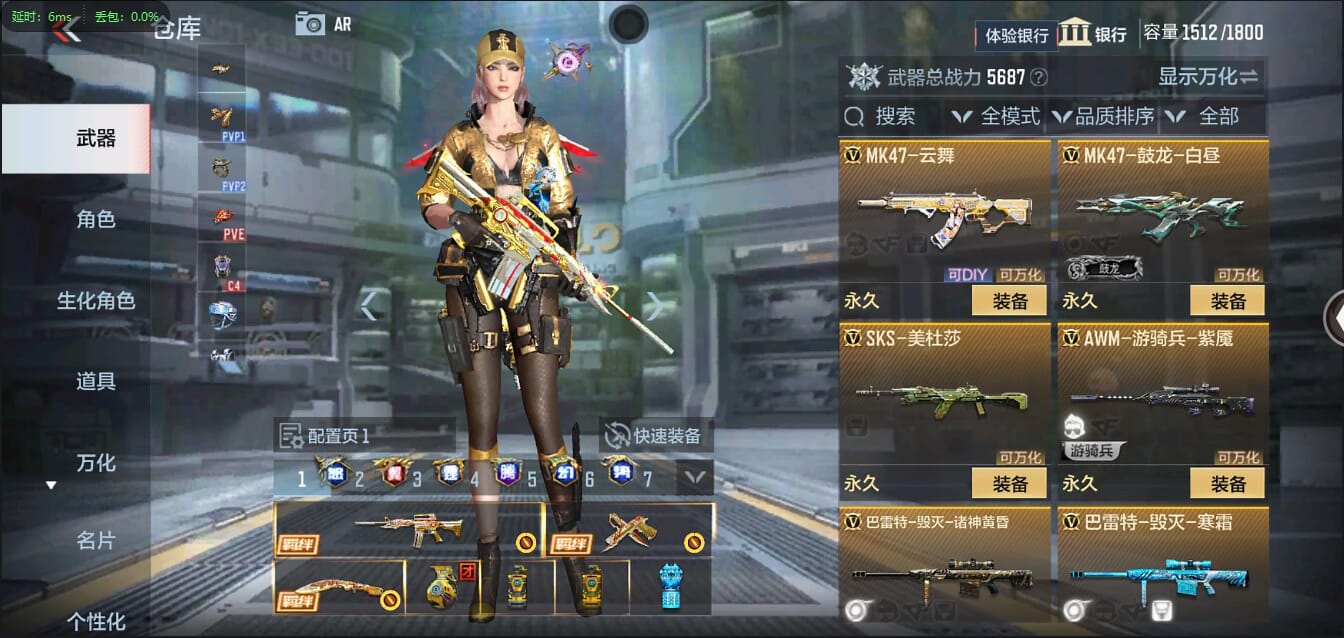The width and height of the screenshot is (1344, 638).
Task: Toggle 显示万化 display switch
Action: [1208, 76]
